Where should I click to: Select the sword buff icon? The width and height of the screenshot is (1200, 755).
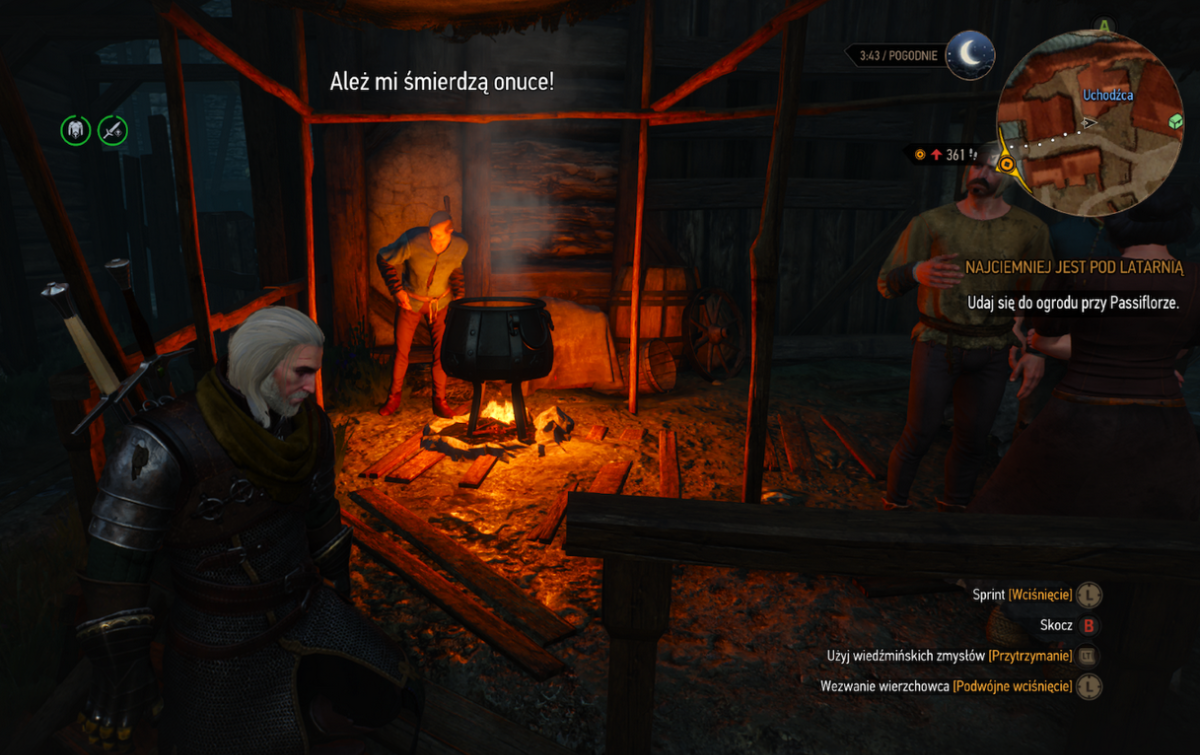(112, 129)
